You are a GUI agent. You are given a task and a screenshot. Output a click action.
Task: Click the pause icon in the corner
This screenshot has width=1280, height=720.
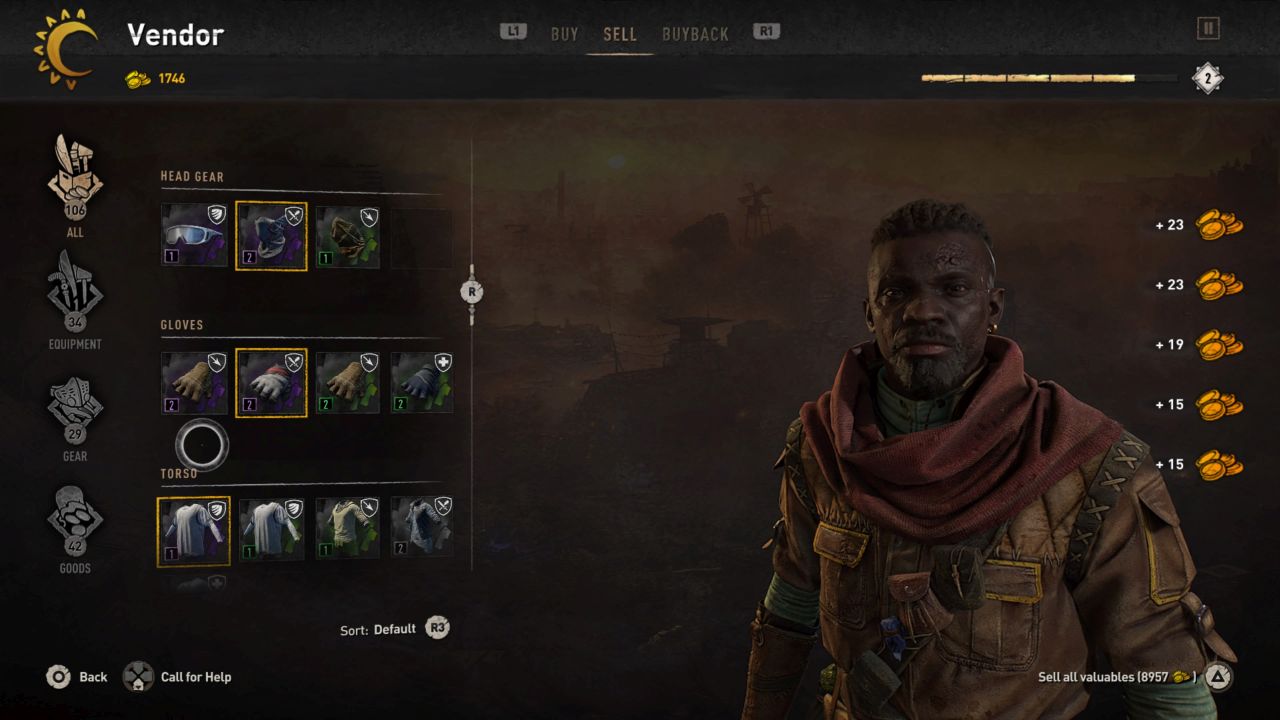point(1208,29)
